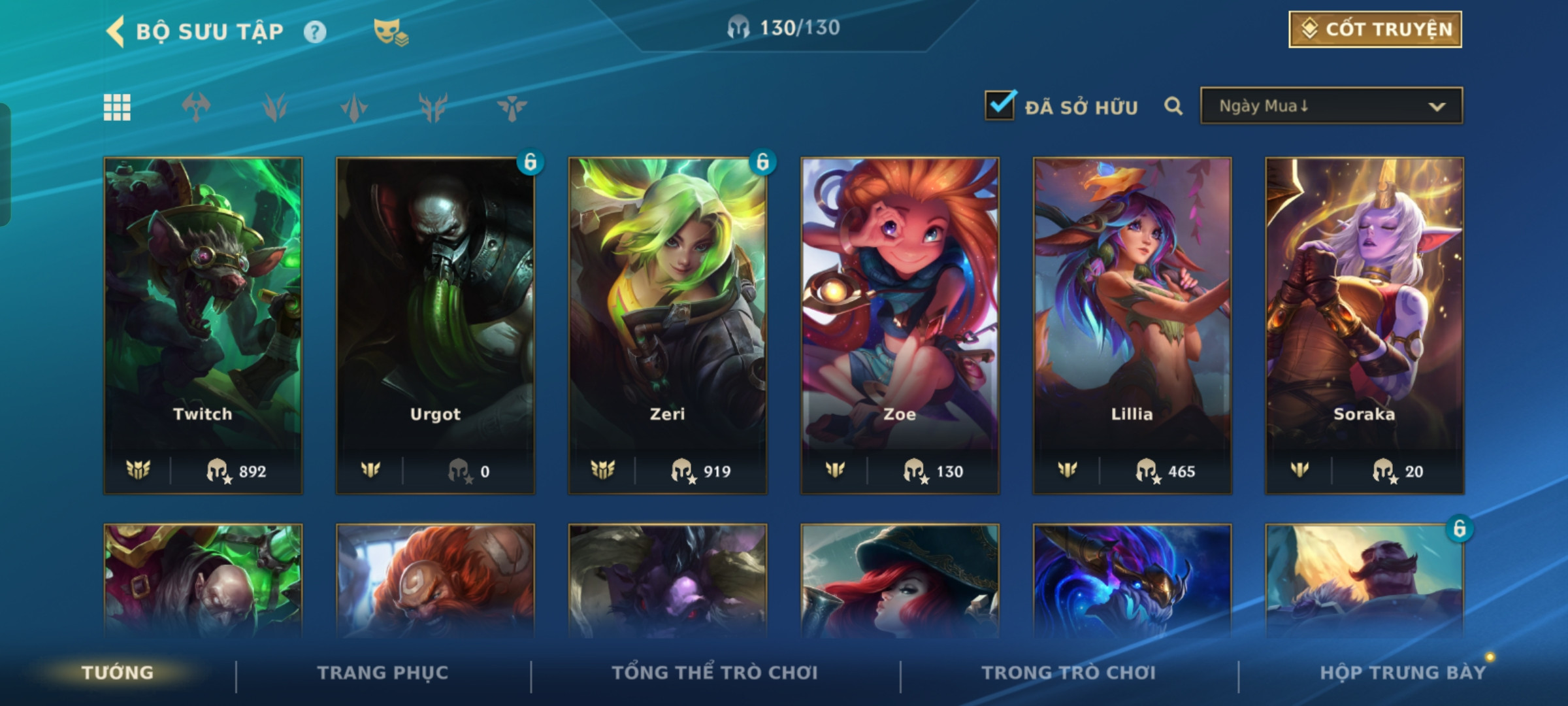Expand the Ngày Mua sort dropdown

1331,106
